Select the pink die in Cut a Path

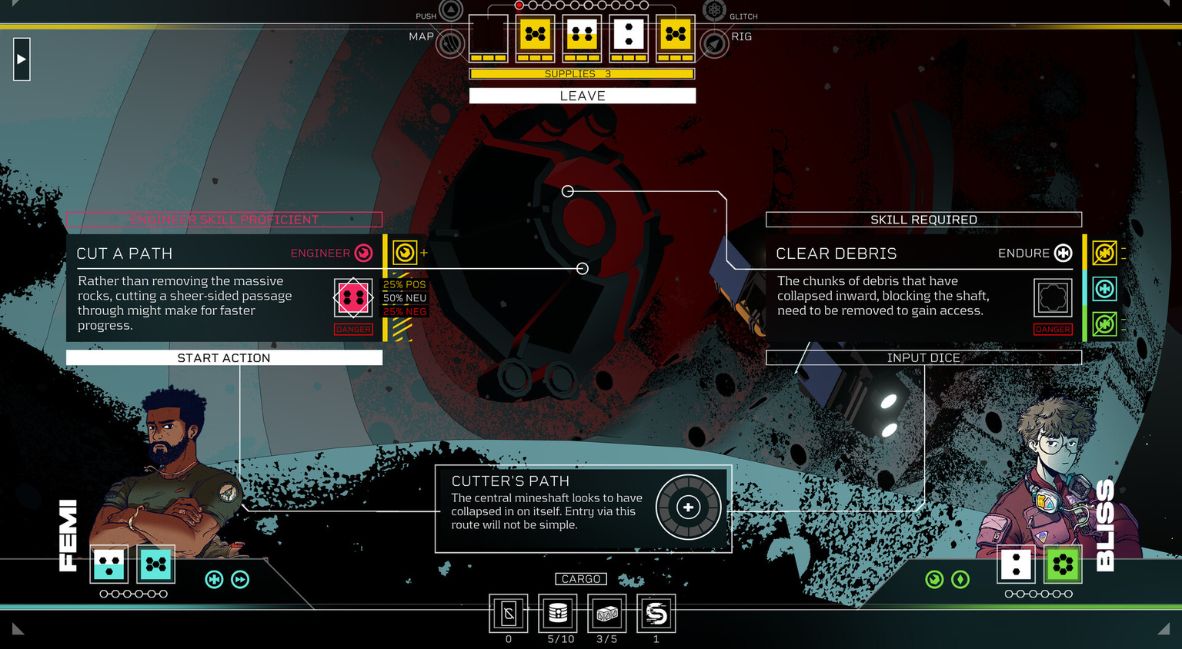tap(352, 297)
